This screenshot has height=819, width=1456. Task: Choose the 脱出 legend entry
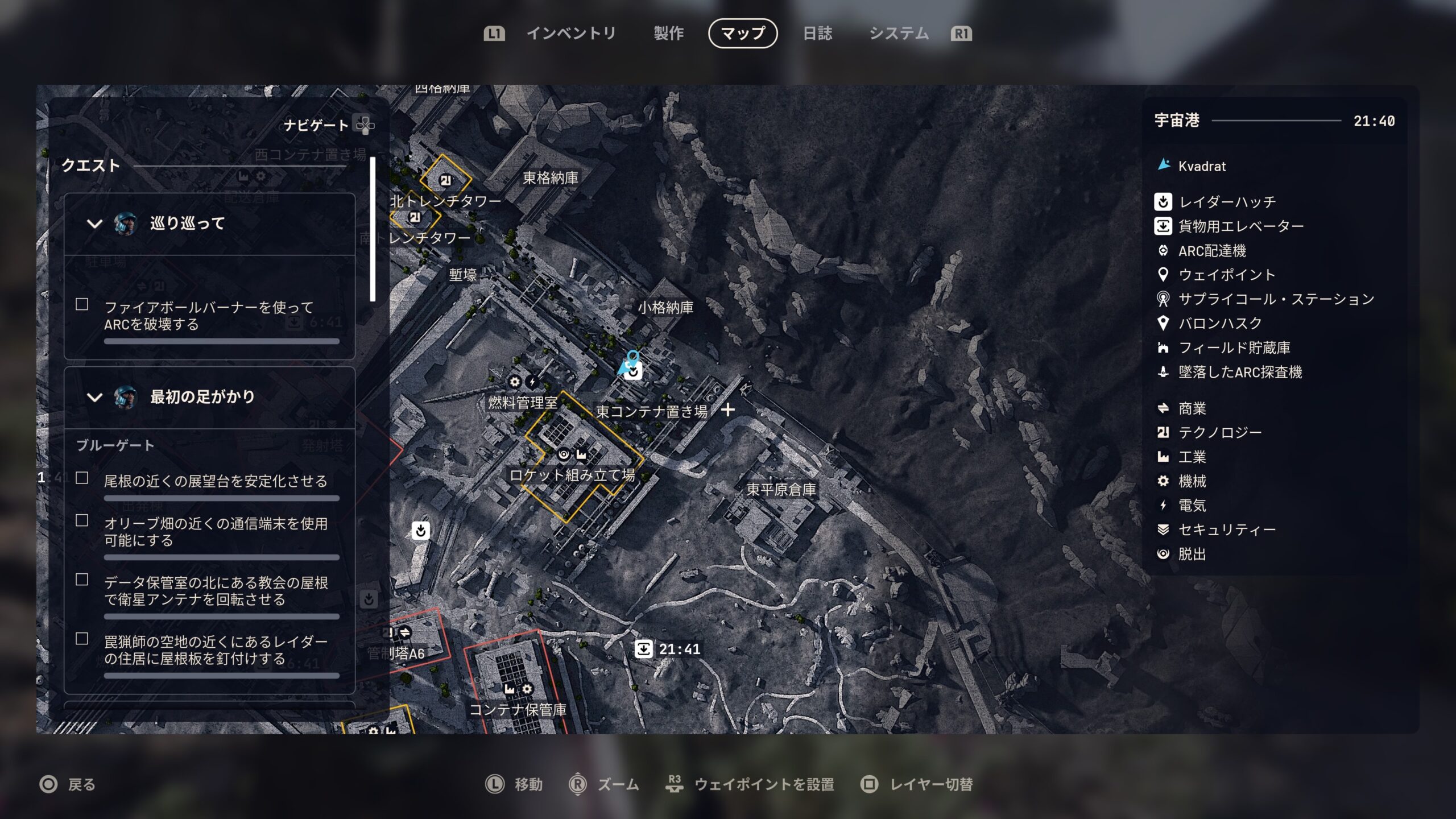coord(1192,554)
